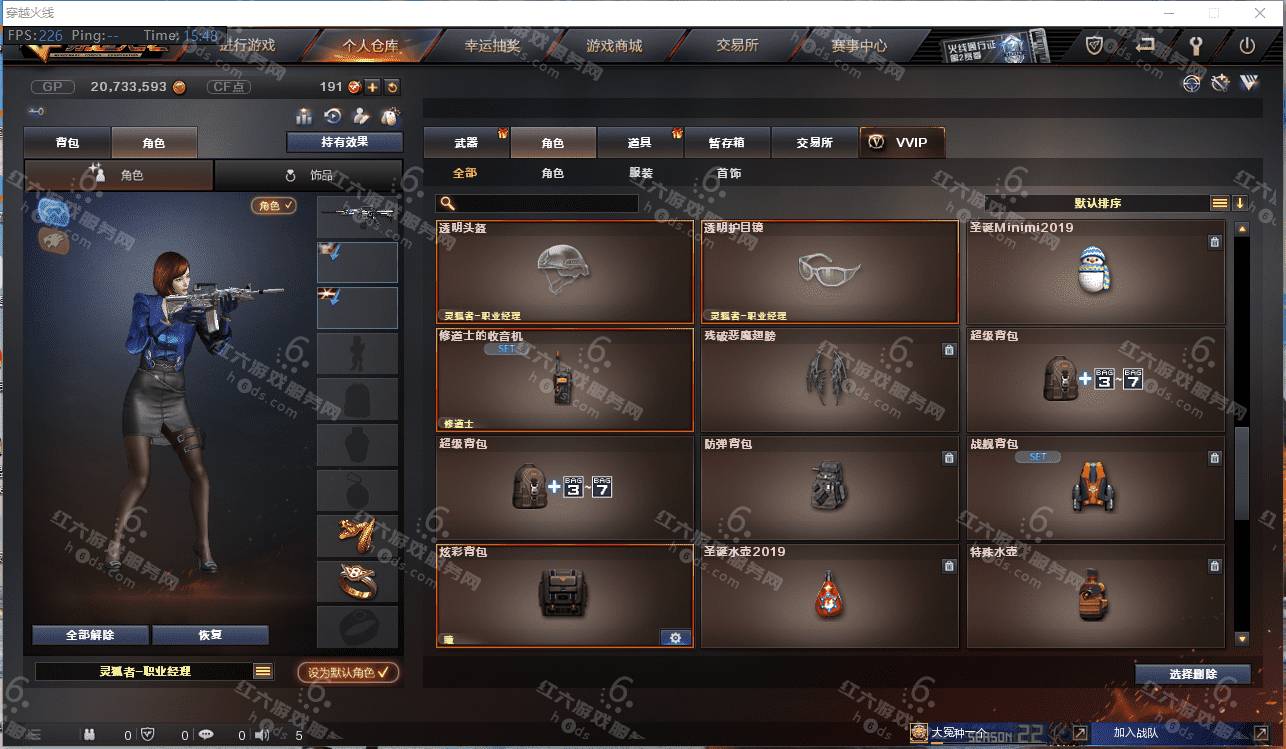Open the 赛事中心 events center

click(858, 46)
